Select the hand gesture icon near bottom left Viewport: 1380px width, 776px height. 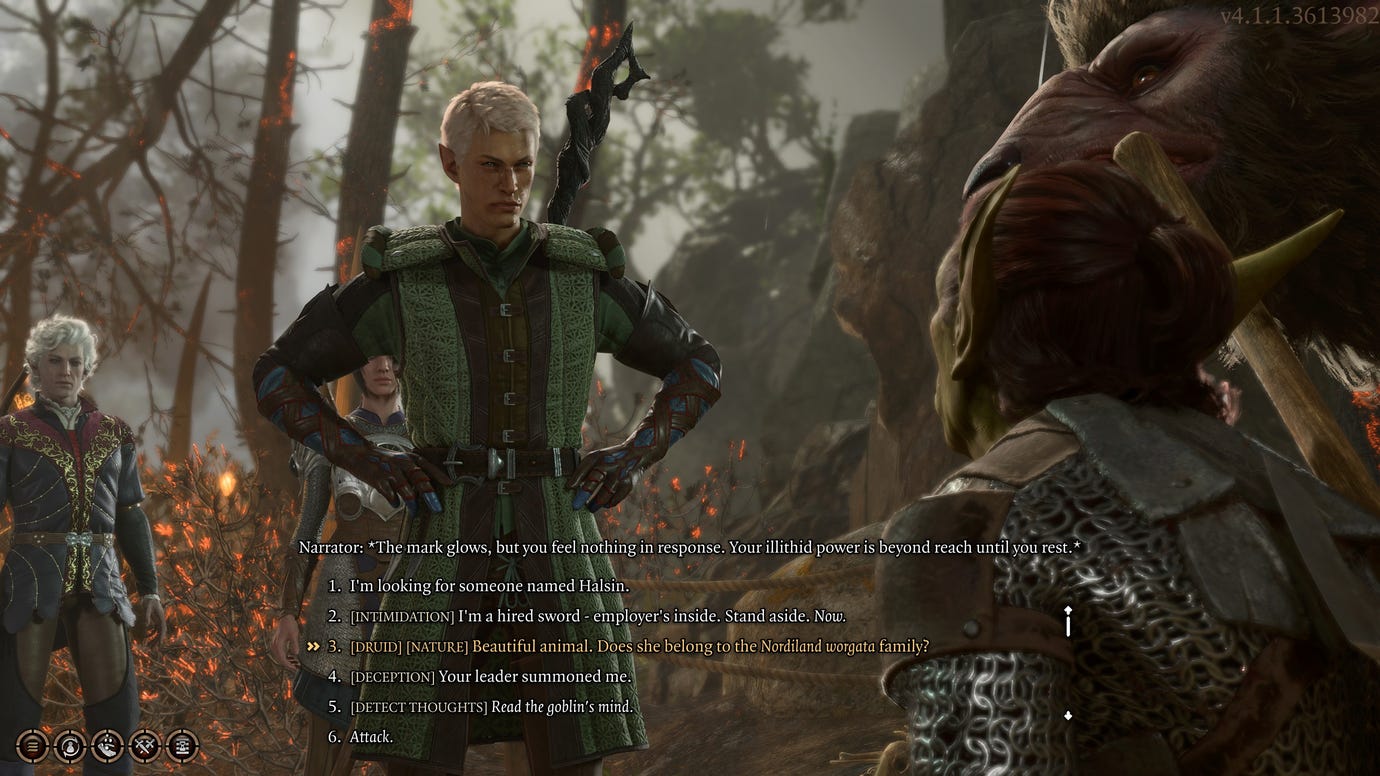(x=105, y=746)
